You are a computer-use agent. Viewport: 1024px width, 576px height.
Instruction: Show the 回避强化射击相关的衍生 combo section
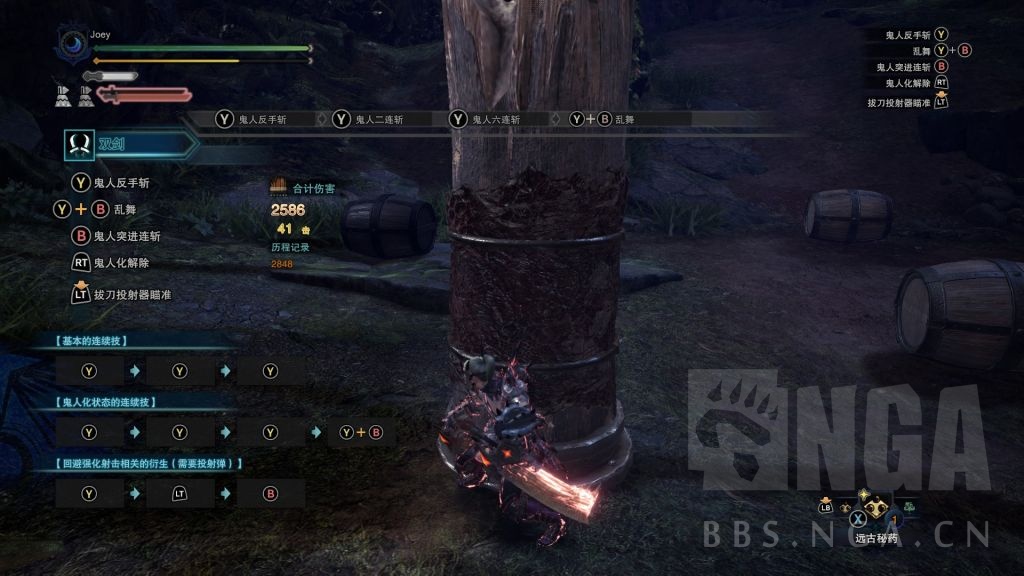150,464
